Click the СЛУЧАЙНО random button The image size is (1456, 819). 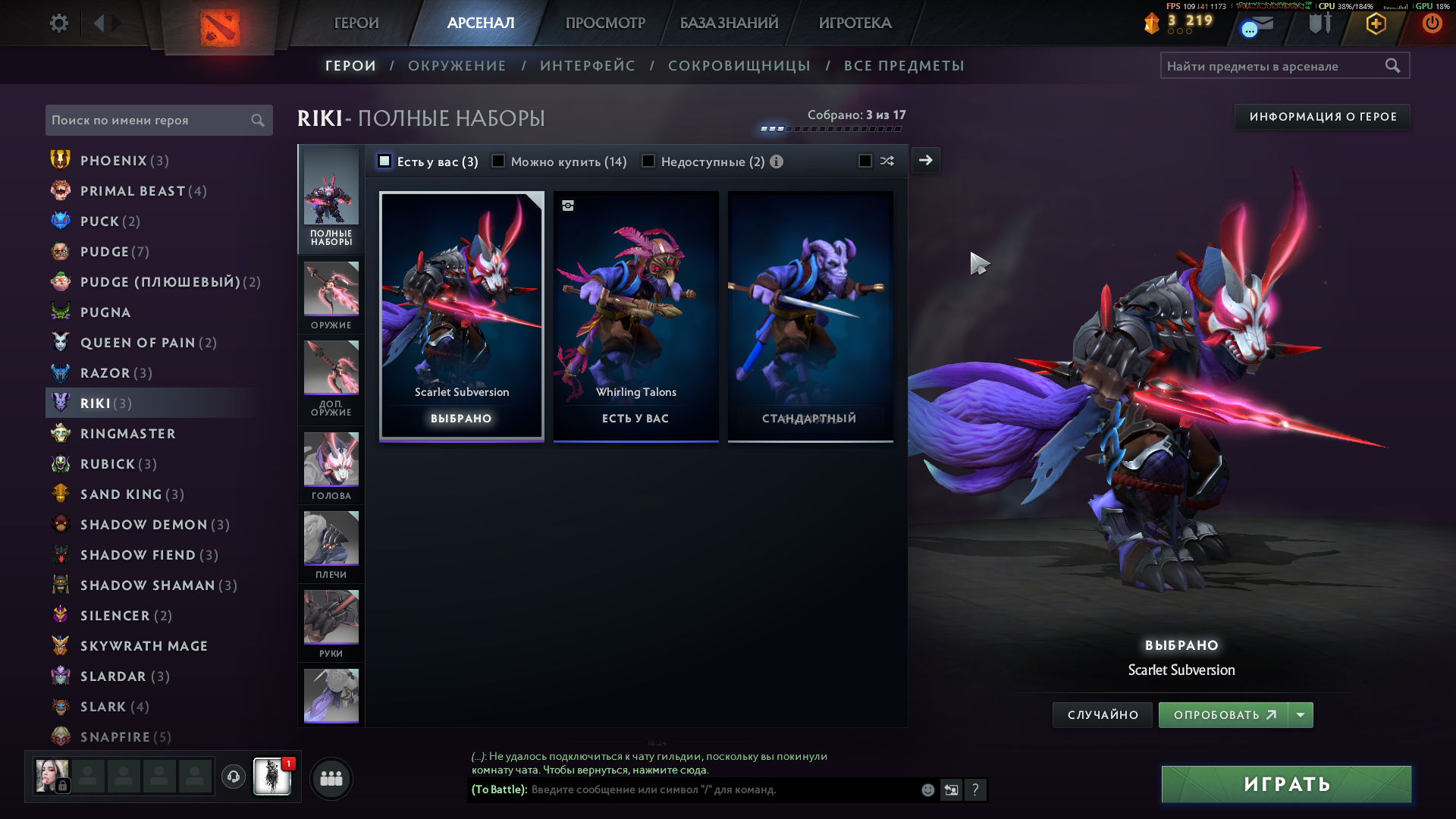pos(1103,715)
